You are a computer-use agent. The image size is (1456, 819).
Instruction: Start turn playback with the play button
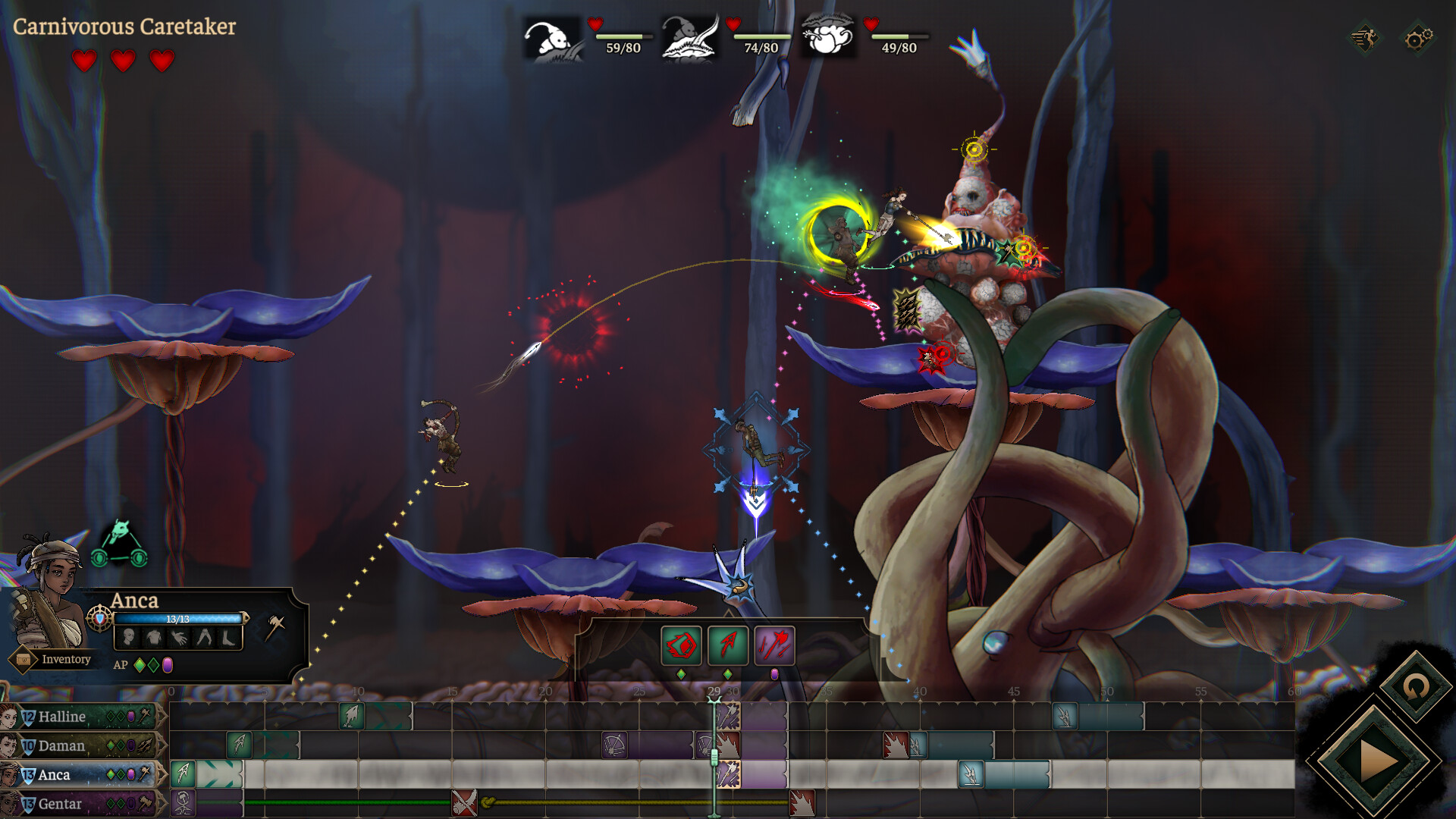[1374, 761]
